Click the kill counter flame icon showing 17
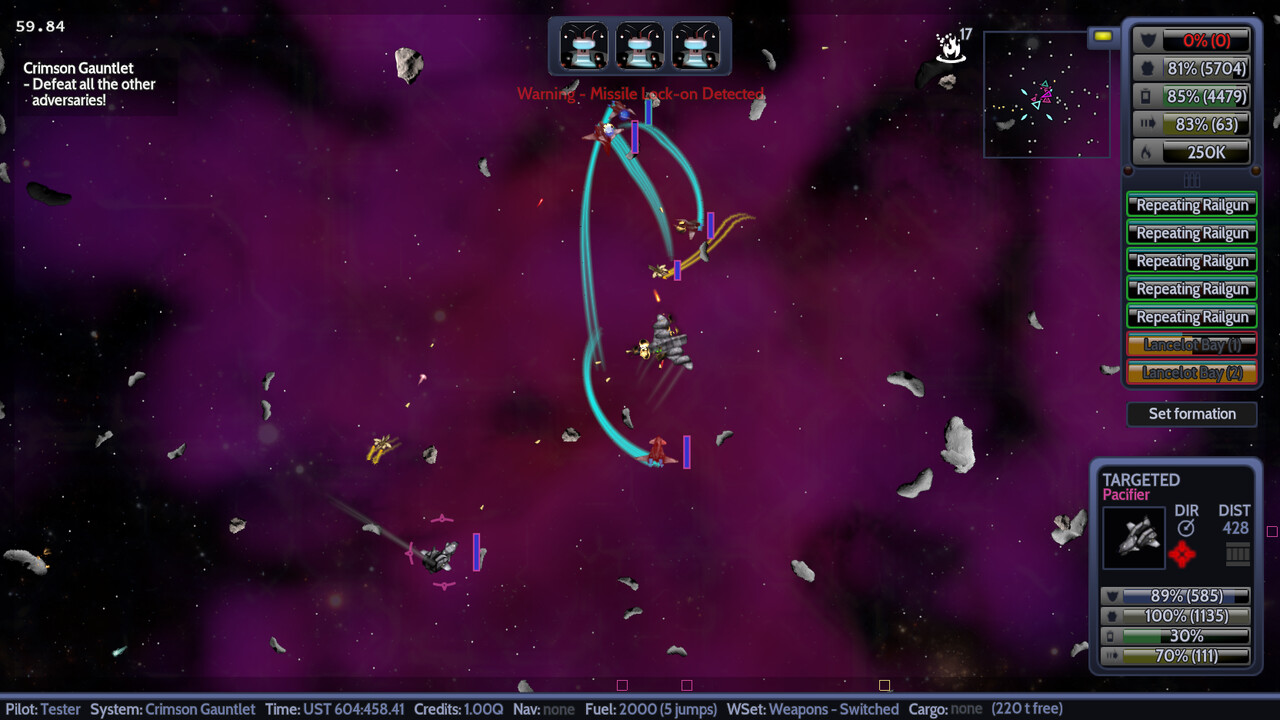This screenshot has width=1280, height=720. pyautogui.click(x=948, y=46)
